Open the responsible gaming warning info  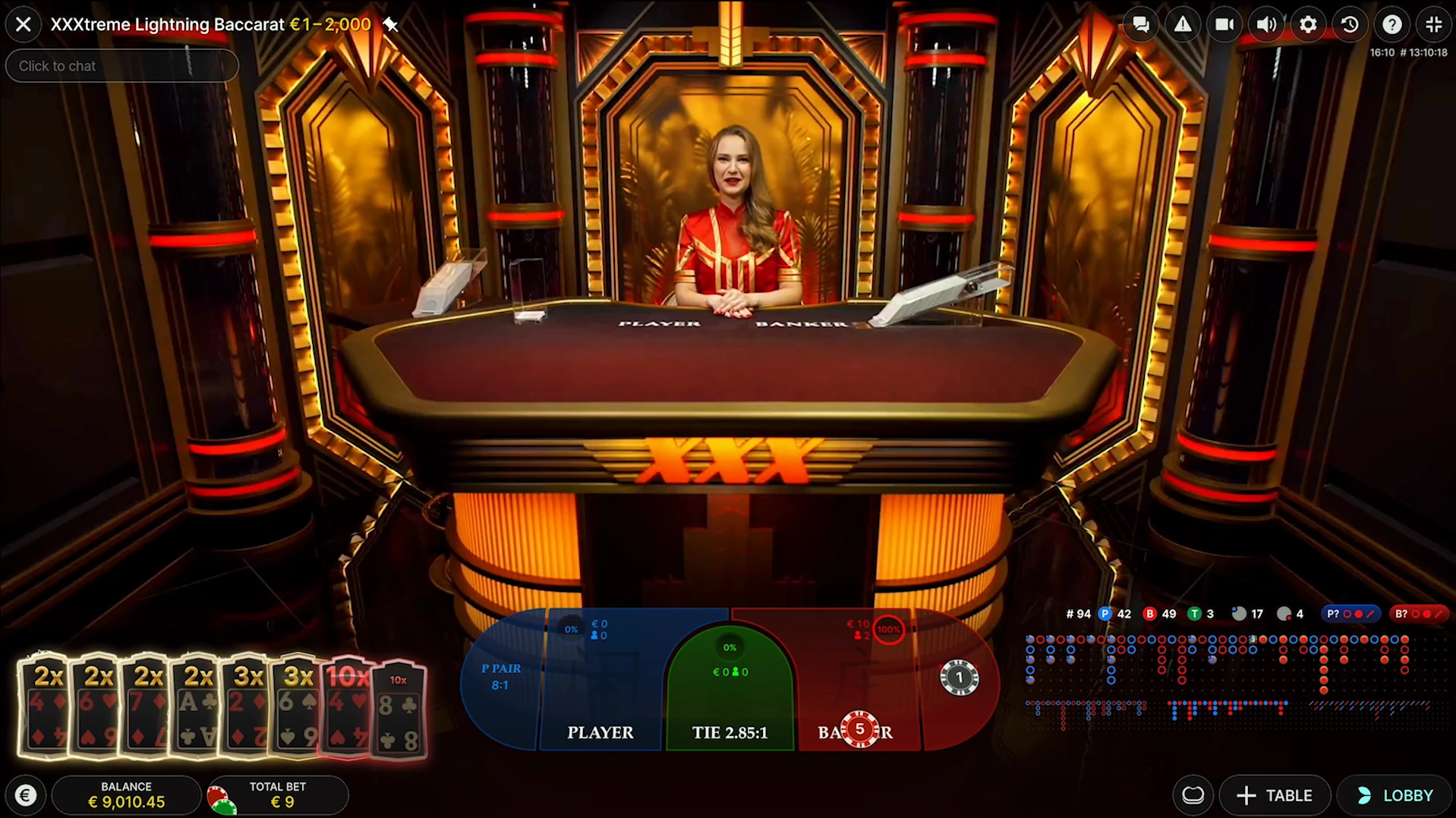(x=1183, y=24)
